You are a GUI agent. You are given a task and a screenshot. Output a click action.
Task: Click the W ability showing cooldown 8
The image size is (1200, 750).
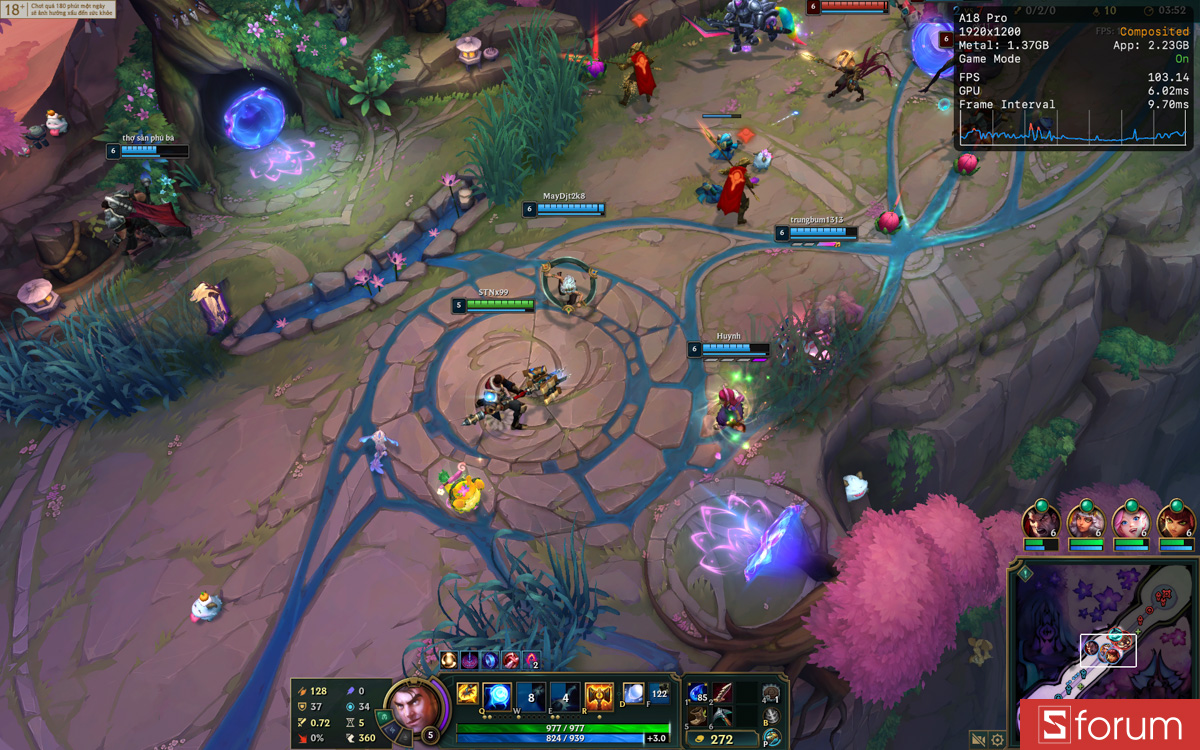coord(531,695)
